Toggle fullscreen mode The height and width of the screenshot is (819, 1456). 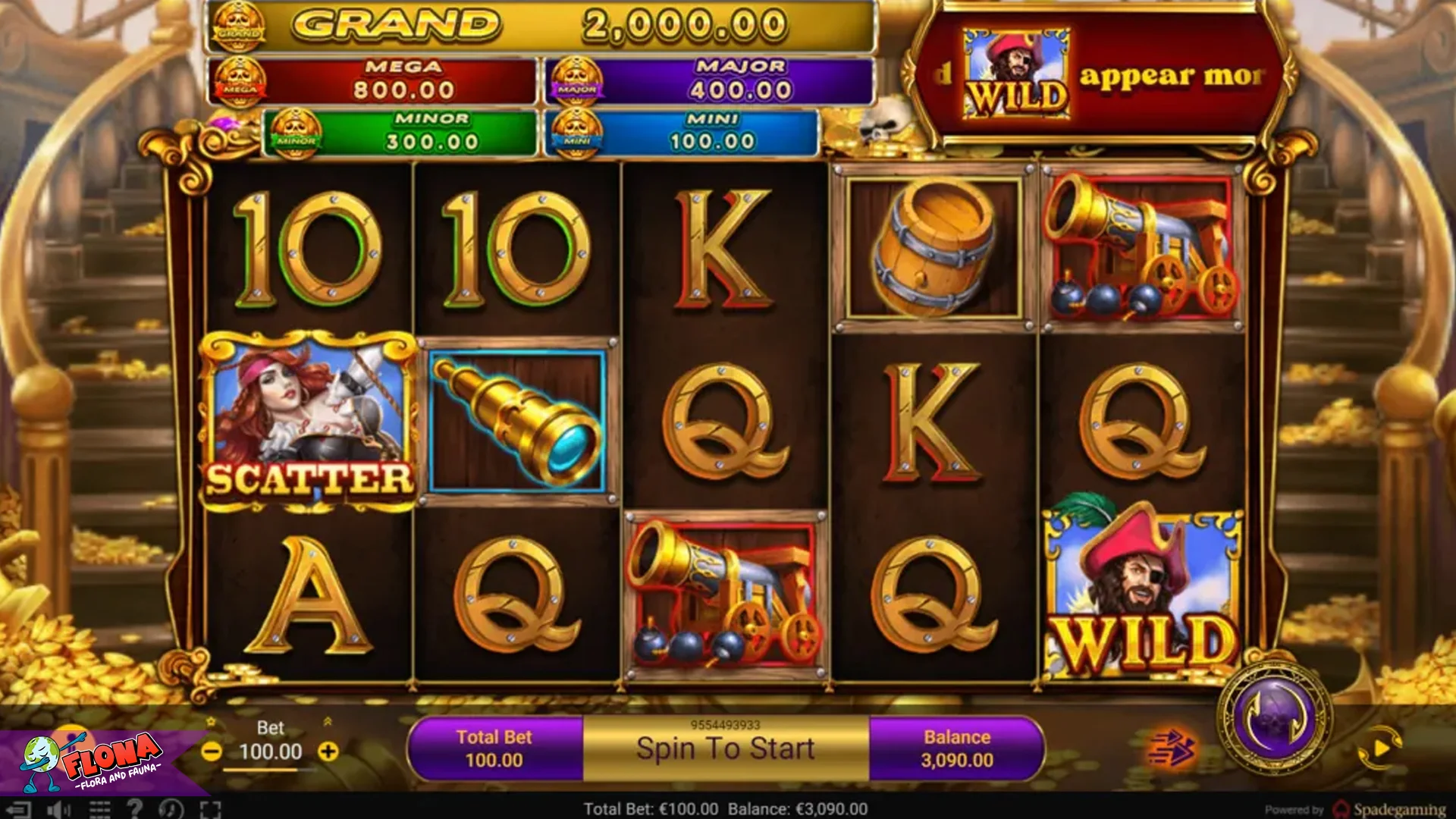(x=210, y=809)
